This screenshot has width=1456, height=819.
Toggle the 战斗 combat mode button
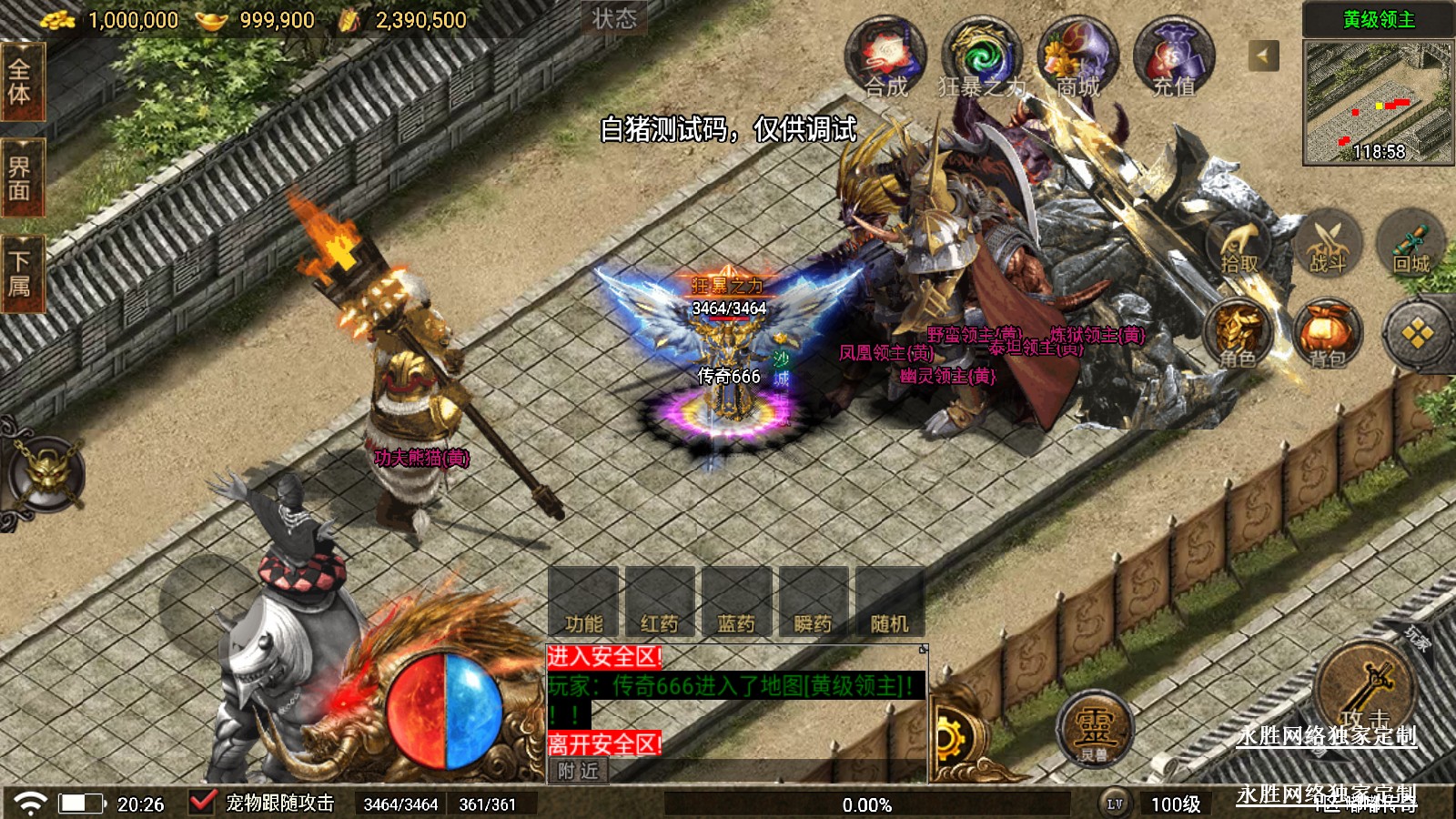pos(1327,245)
